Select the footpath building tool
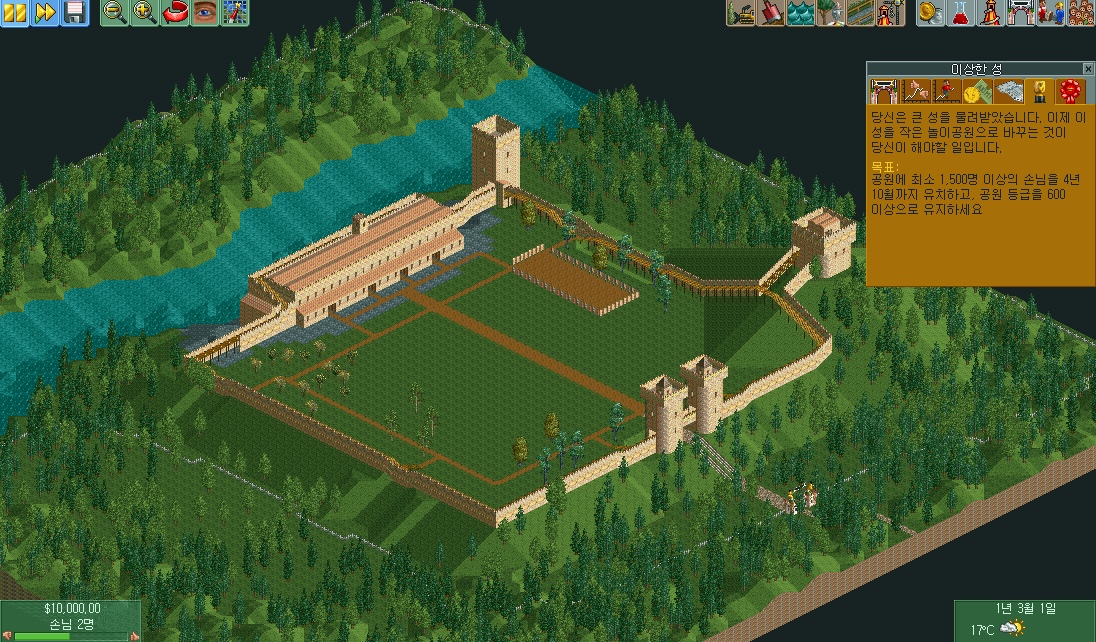The height and width of the screenshot is (642, 1096). click(861, 13)
